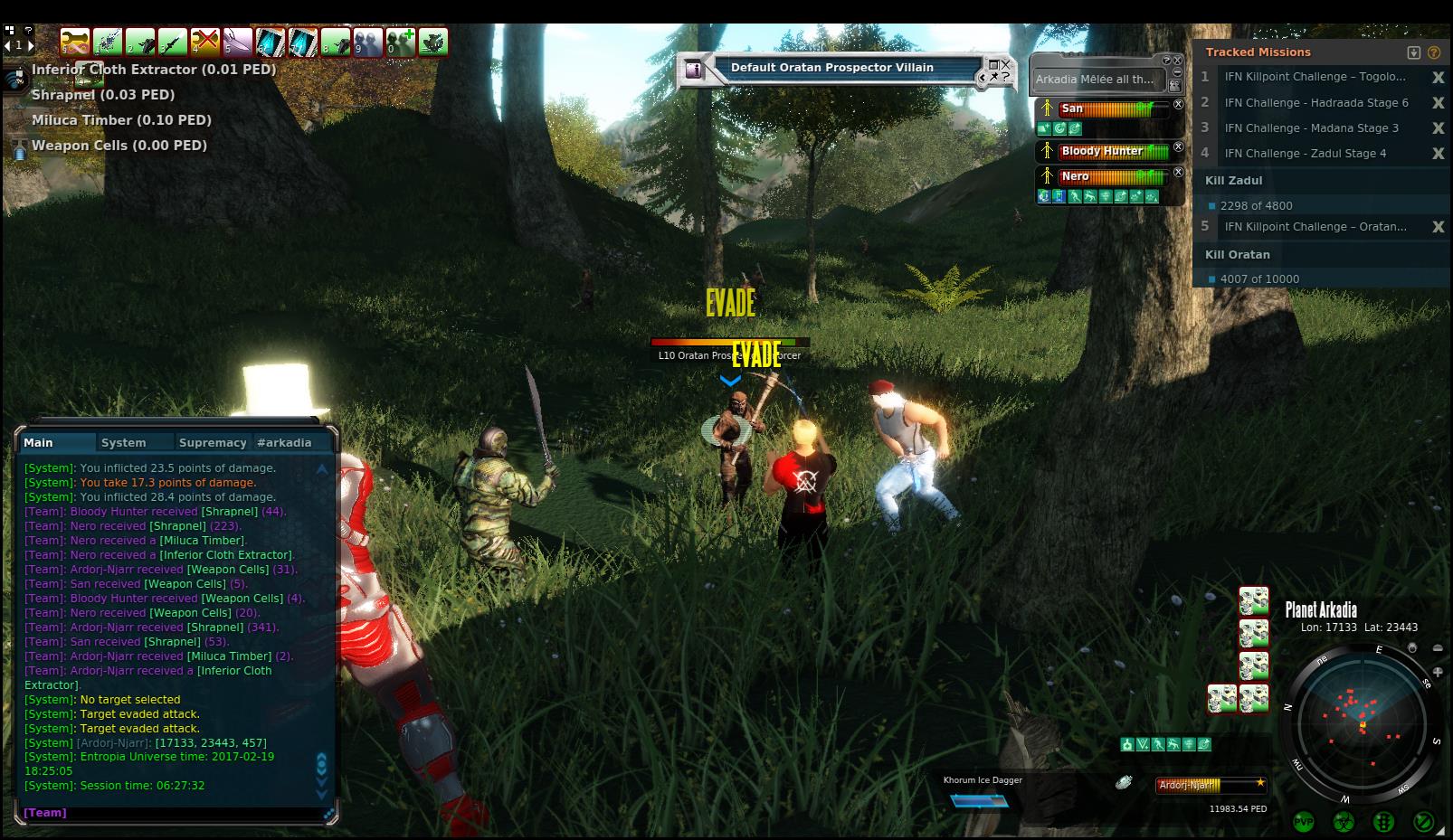Open the Tracked Missions help icon
This screenshot has width=1453, height=840.
point(1434,52)
